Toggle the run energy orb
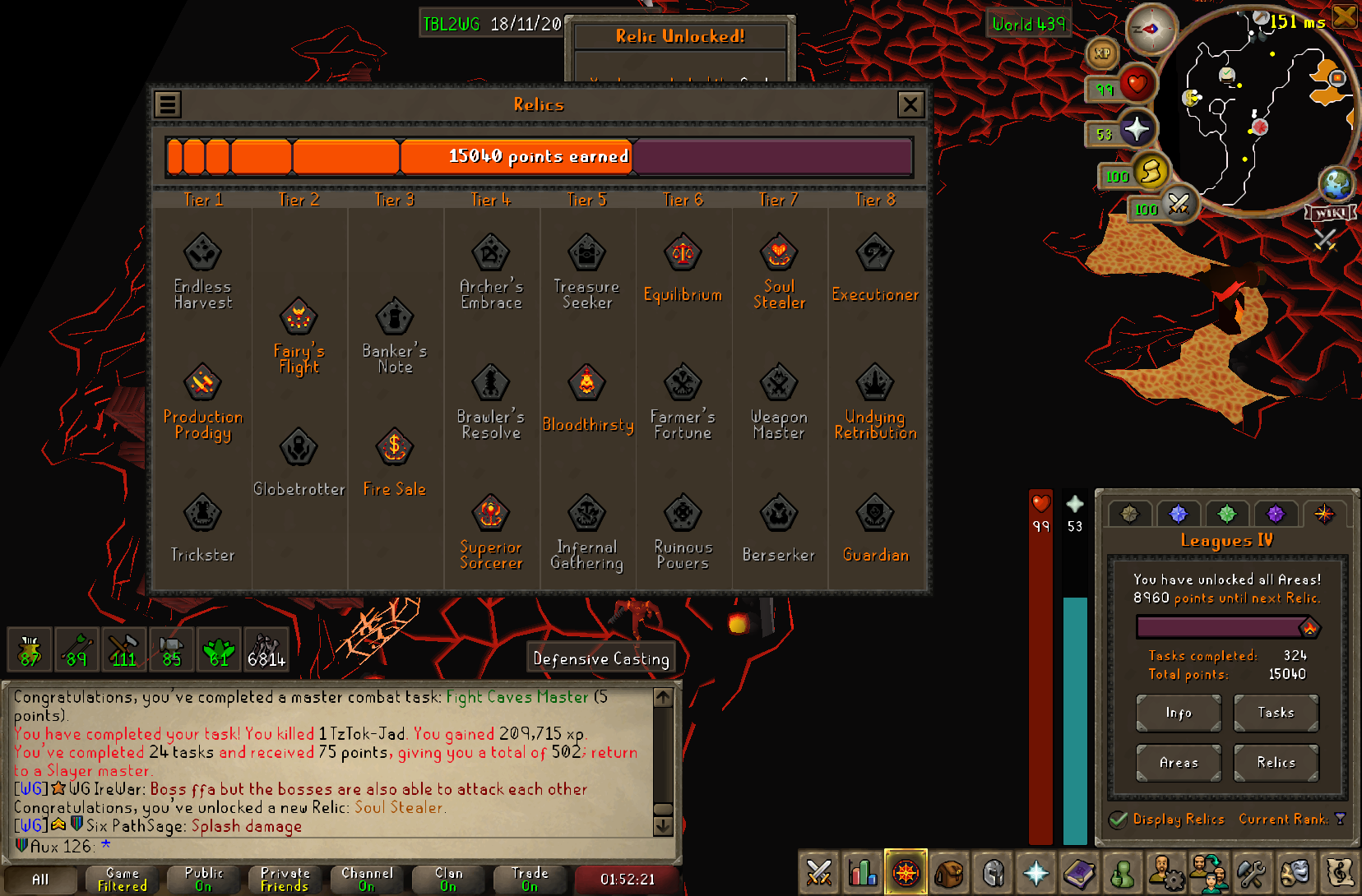The height and width of the screenshot is (896, 1362). click(x=1151, y=172)
